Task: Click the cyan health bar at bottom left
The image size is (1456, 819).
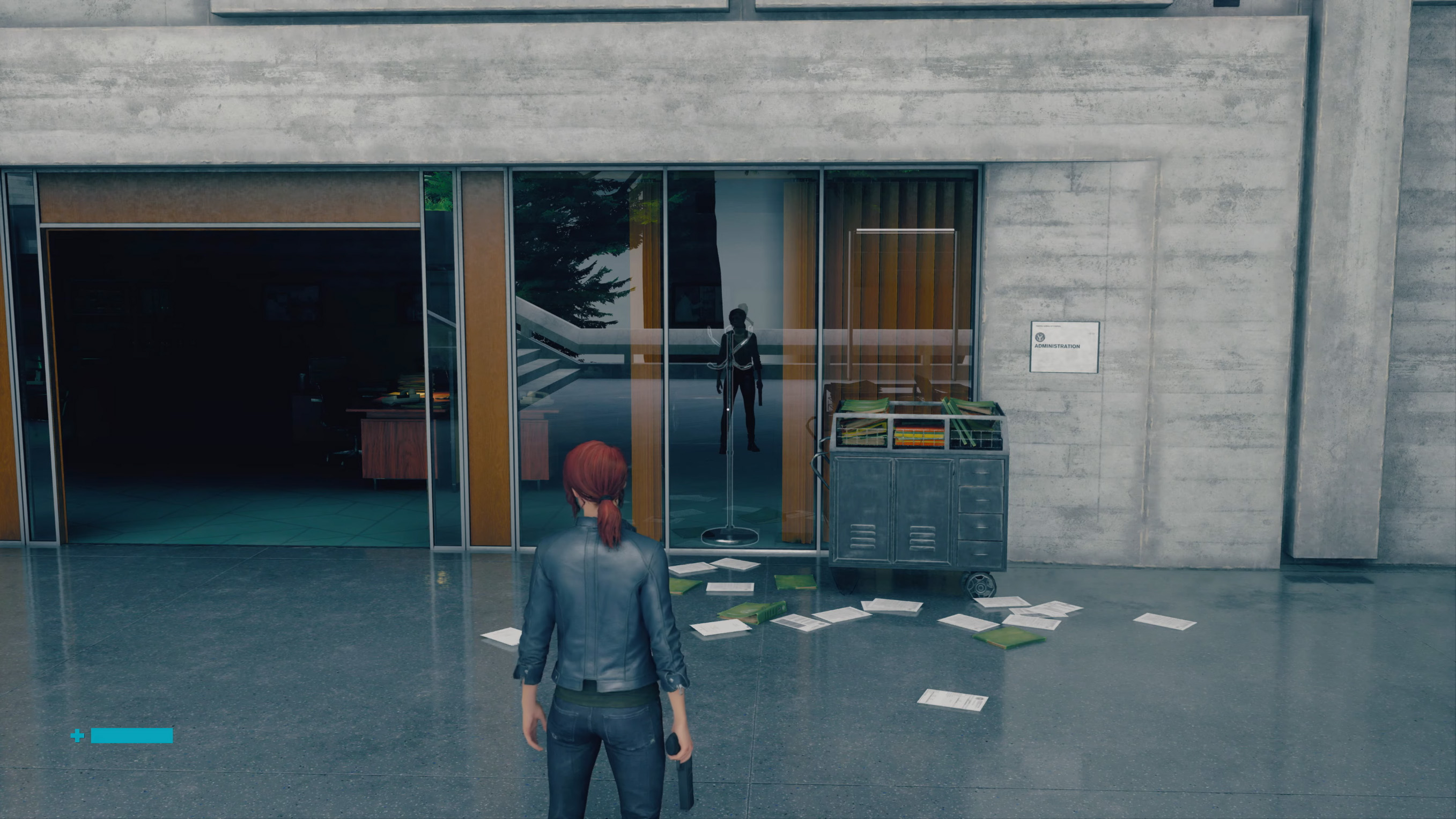Action: click(133, 736)
